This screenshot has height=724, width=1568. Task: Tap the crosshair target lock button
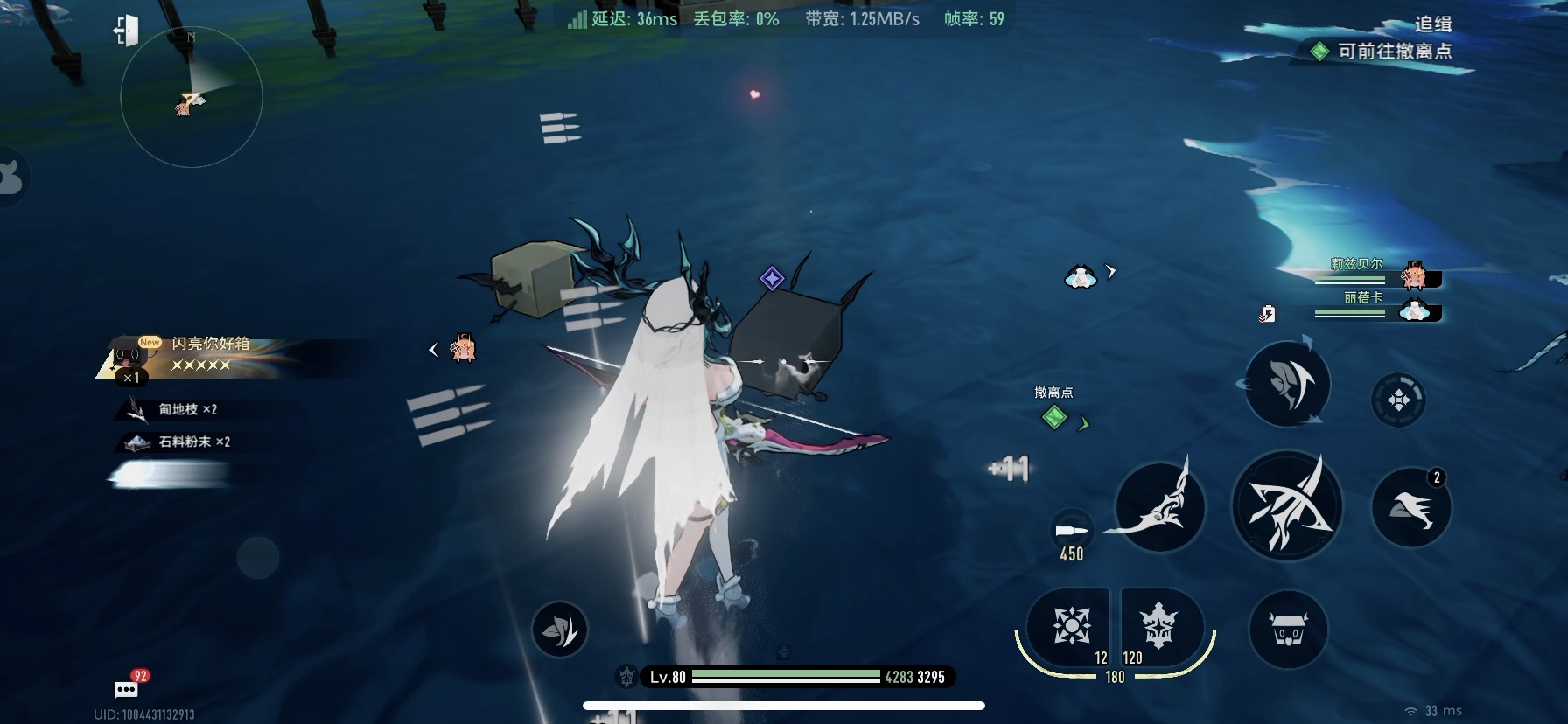pyautogui.click(x=1397, y=400)
